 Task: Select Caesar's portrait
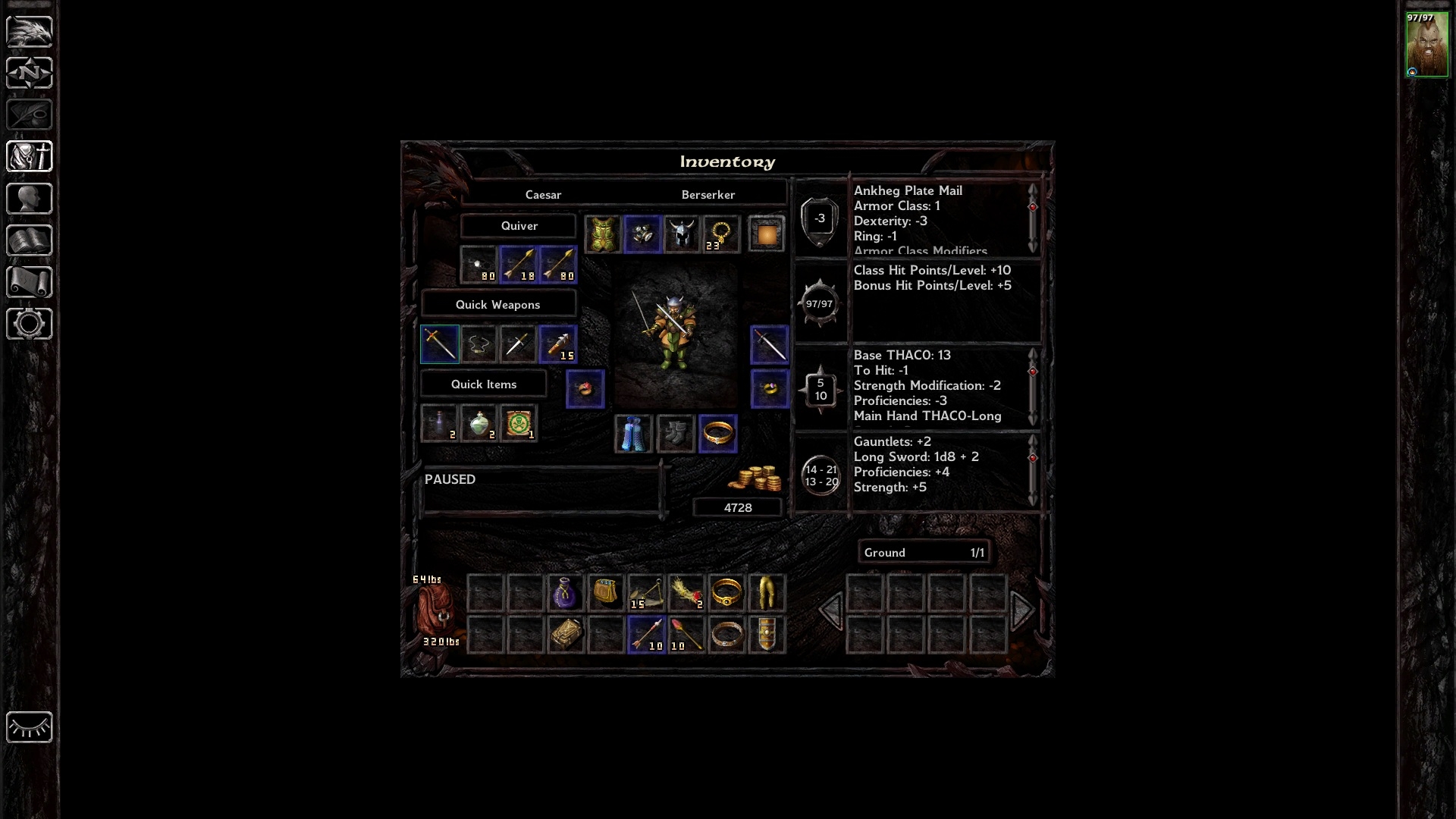tap(1426, 44)
